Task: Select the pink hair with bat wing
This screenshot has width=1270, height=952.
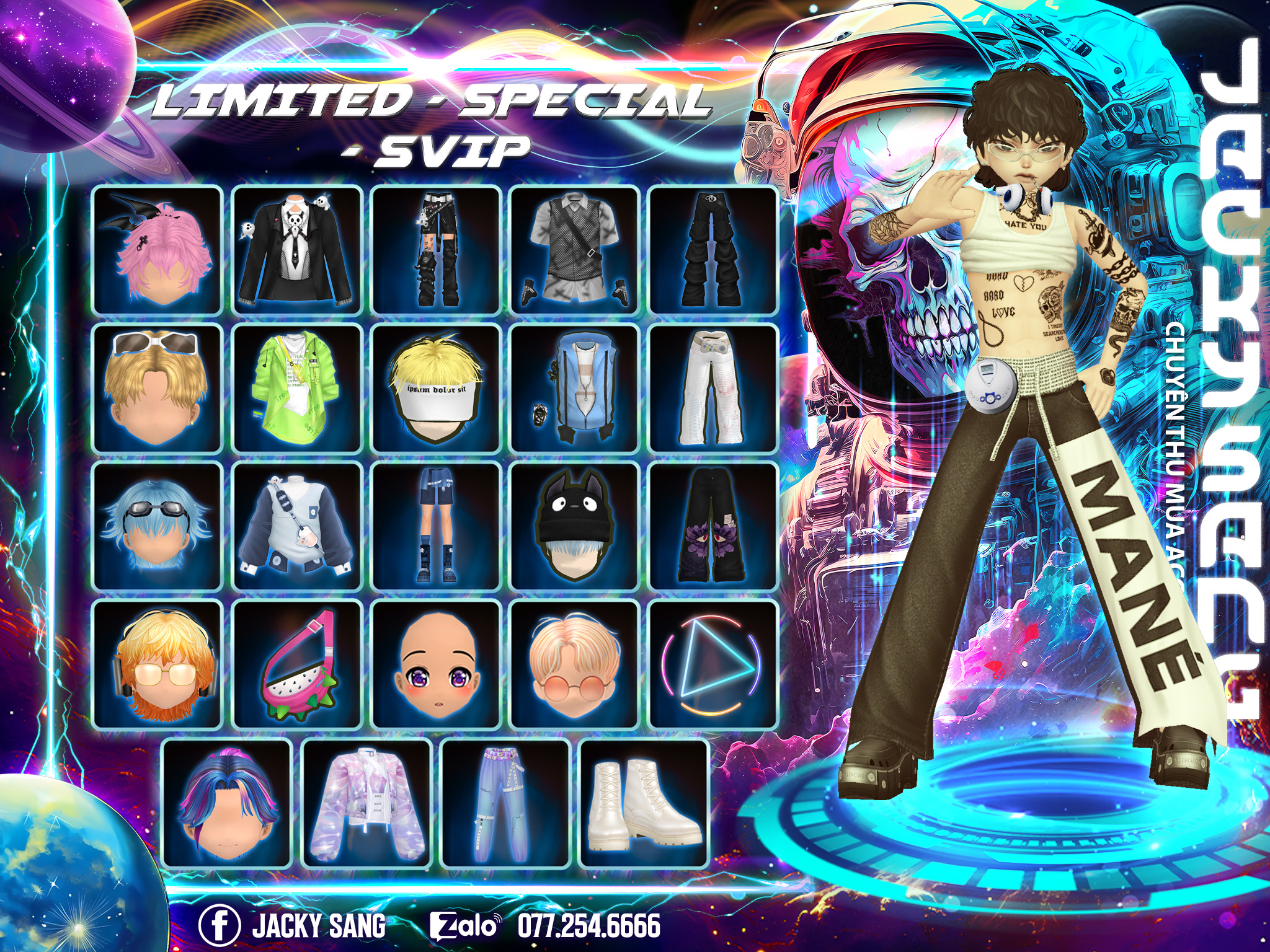Action: click(x=157, y=250)
